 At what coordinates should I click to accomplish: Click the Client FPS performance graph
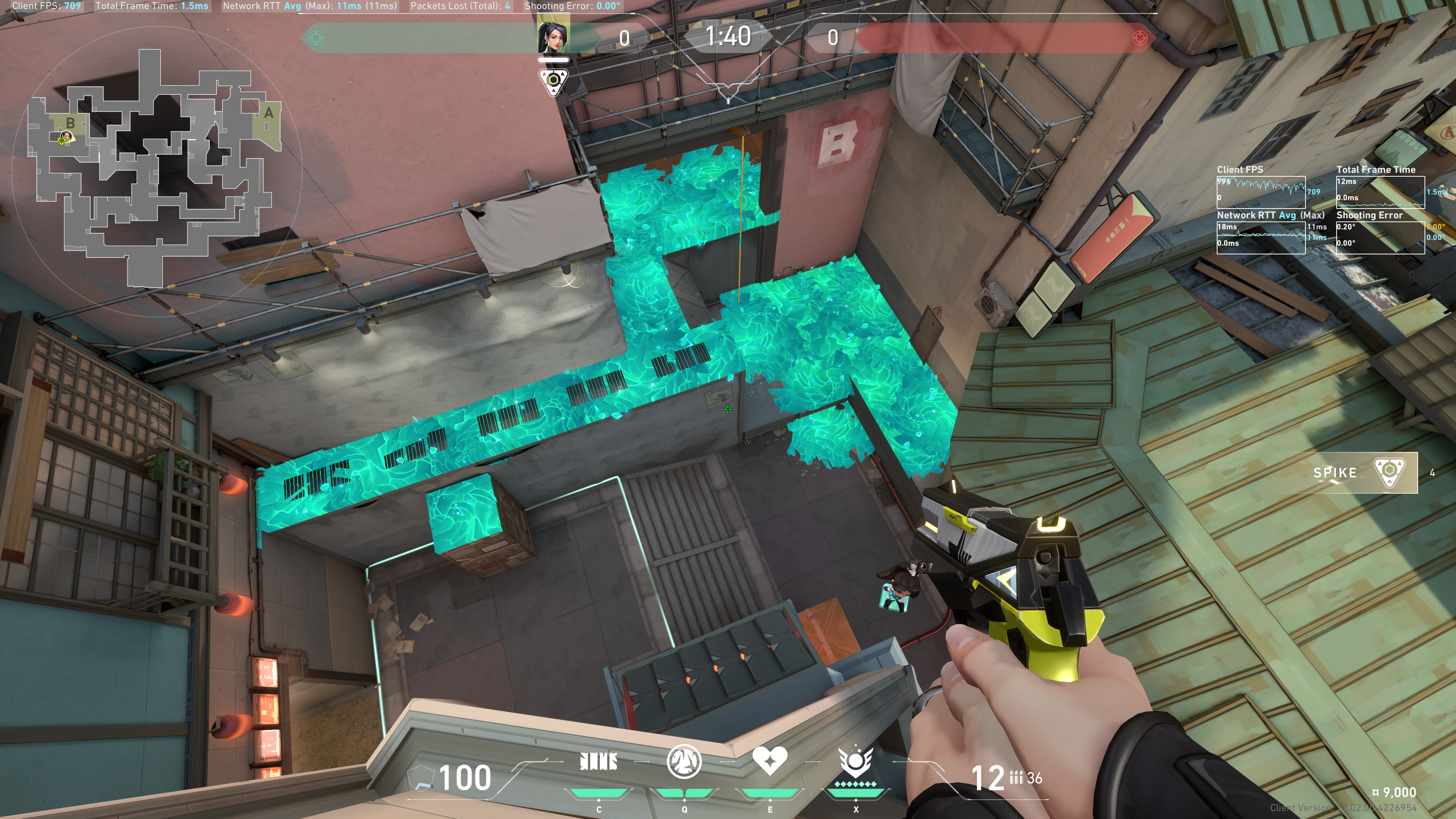pyautogui.click(x=1260, y=192)
